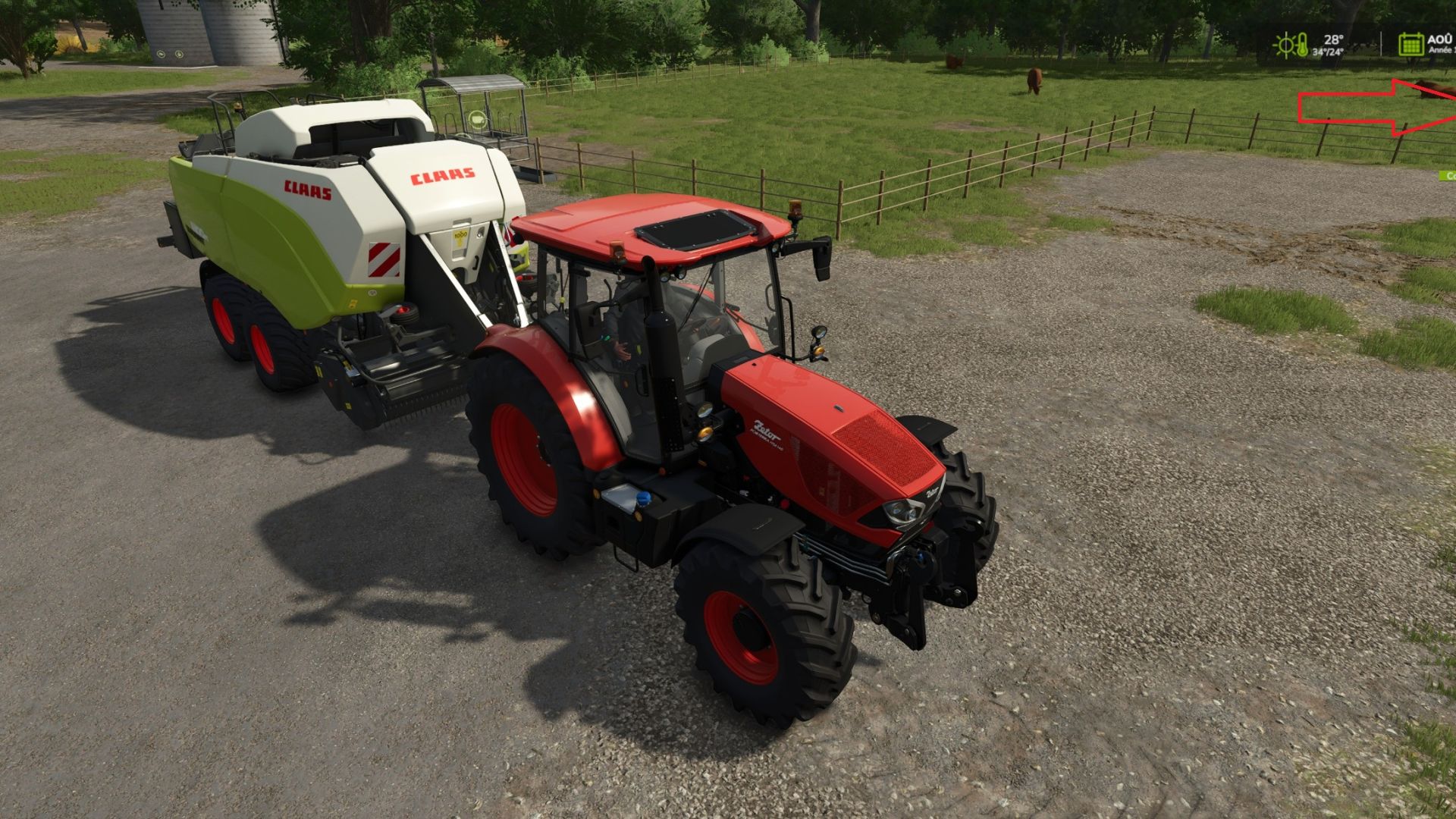Open the green calendar icon

[1410, 44]
